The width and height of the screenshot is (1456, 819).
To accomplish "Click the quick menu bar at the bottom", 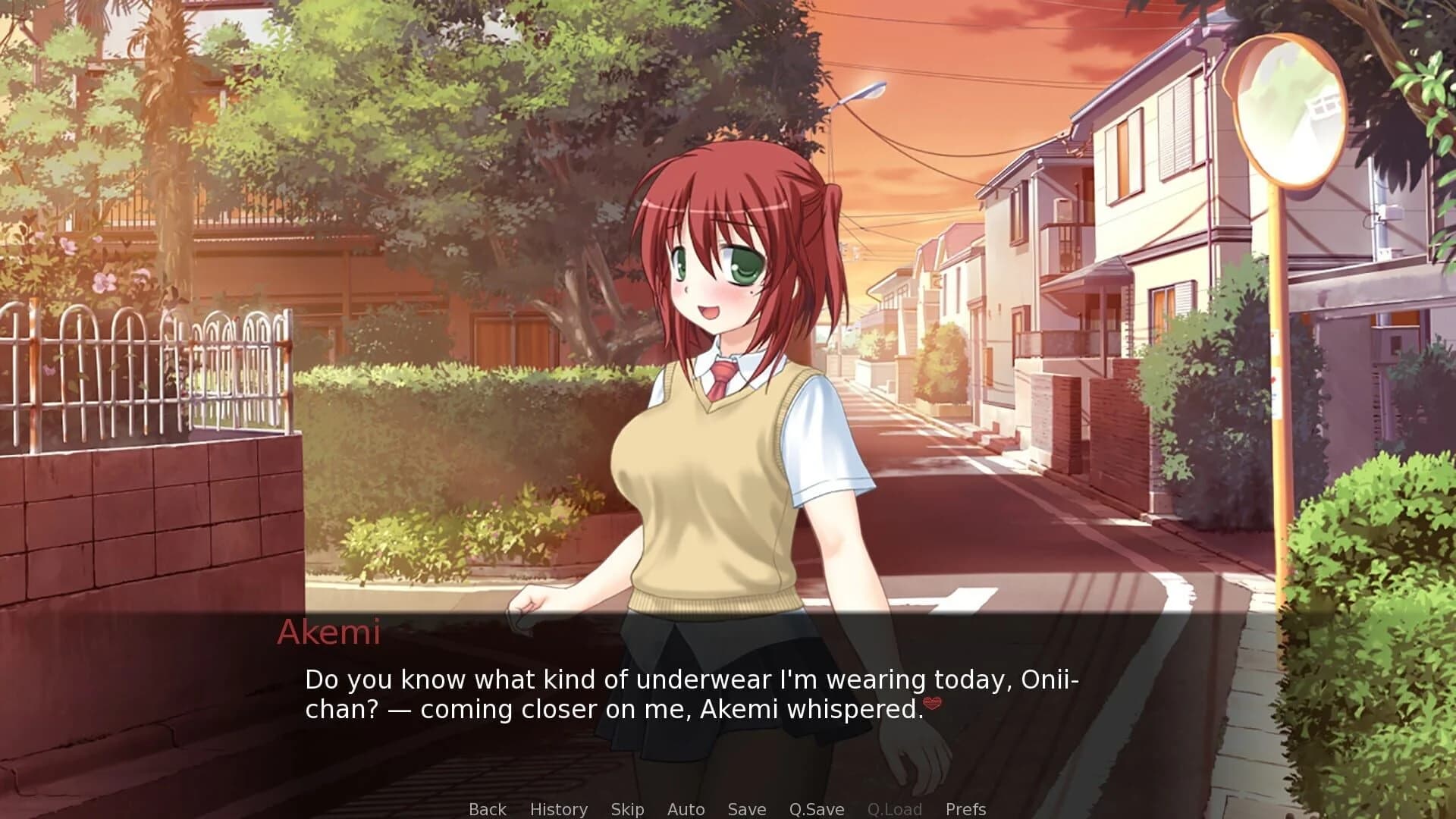I will click(728, 809).
